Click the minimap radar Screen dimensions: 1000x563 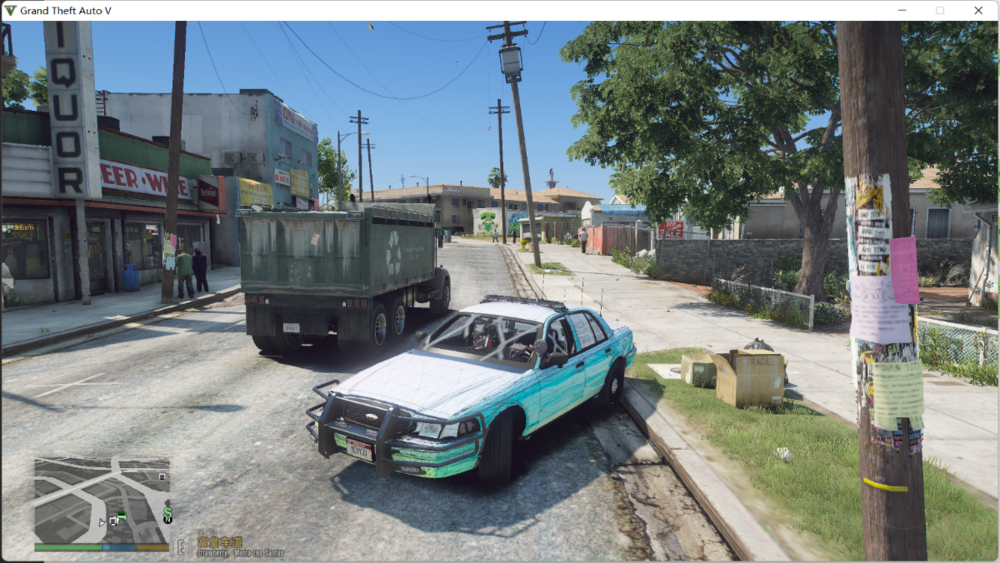101,500
